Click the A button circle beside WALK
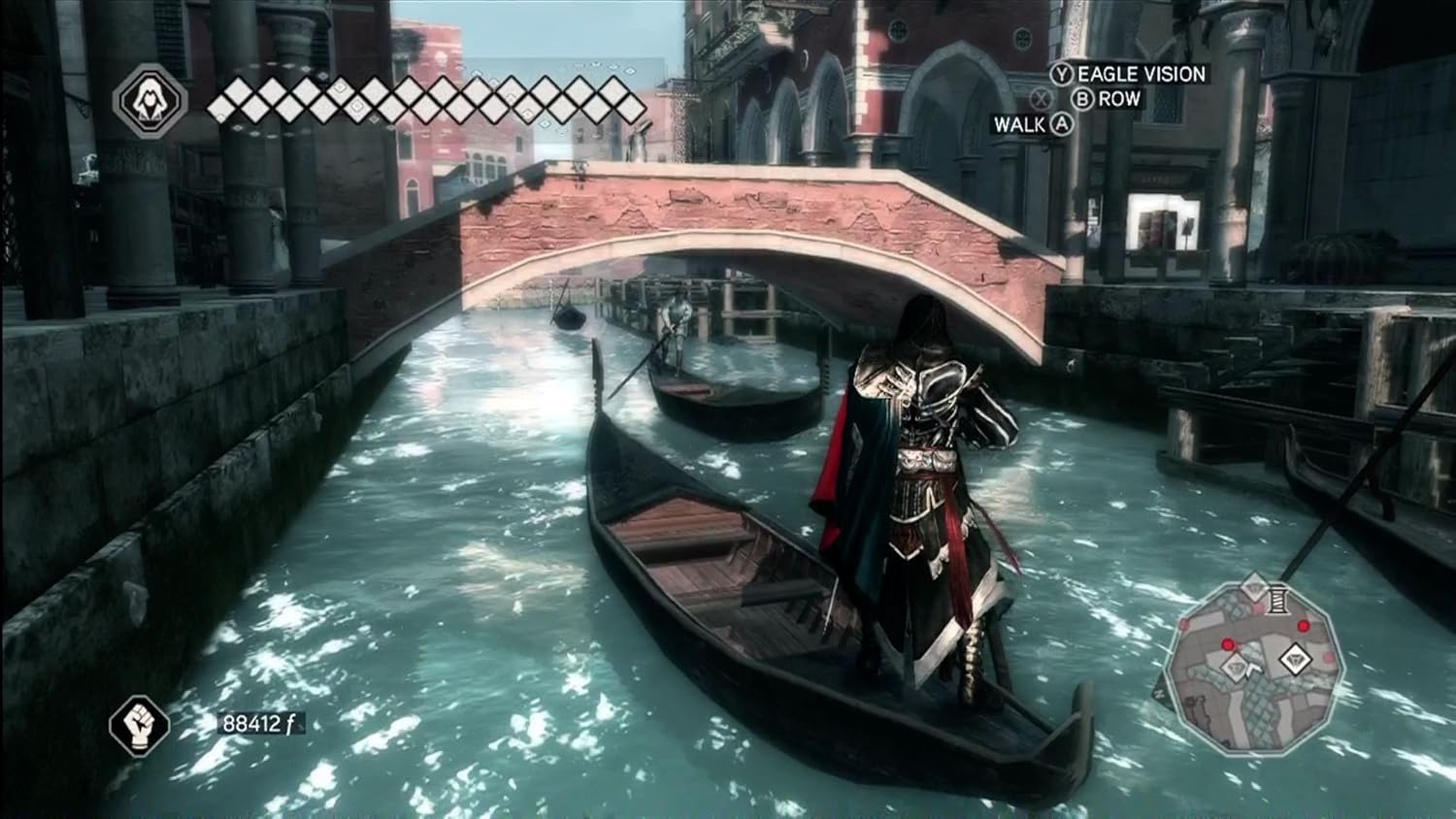The image size is (1456, 819). (x=1061, y=123)
